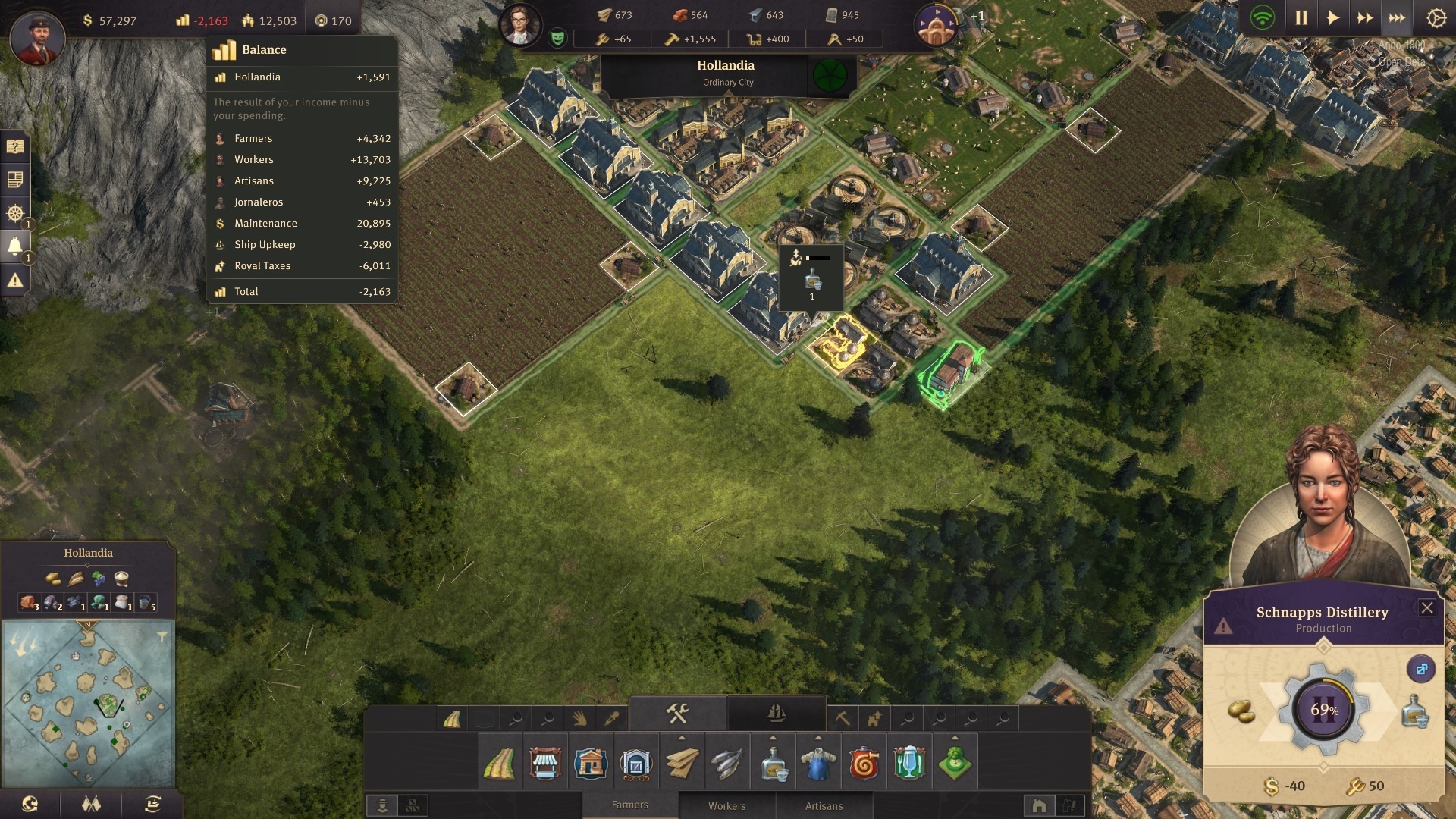Screen dimensions: 1456x819
Task: Pick the fish production building
Action: [x=727, y=764]
